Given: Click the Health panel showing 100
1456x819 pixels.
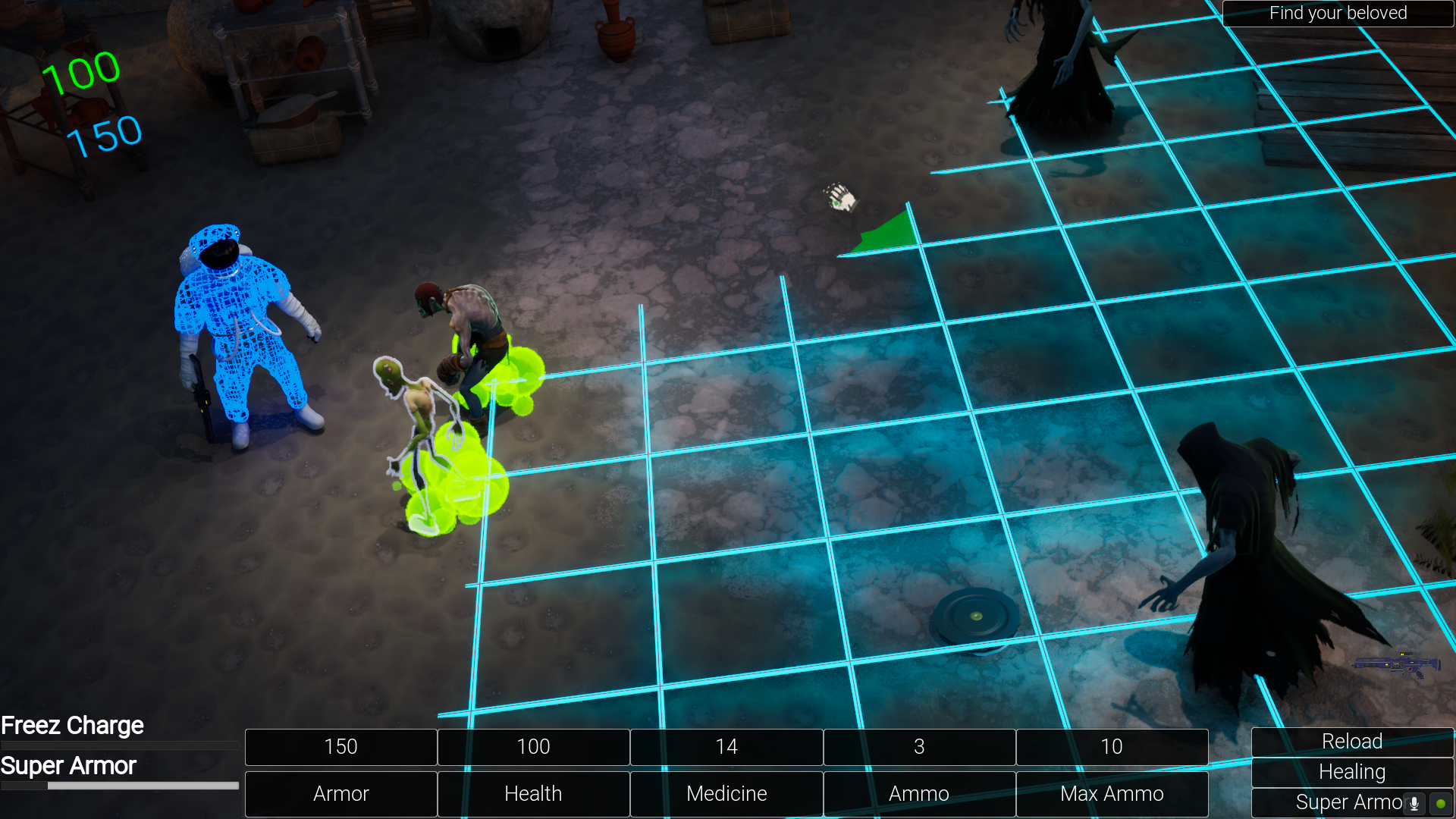Looking at the screenshot, I should point(533,747).
